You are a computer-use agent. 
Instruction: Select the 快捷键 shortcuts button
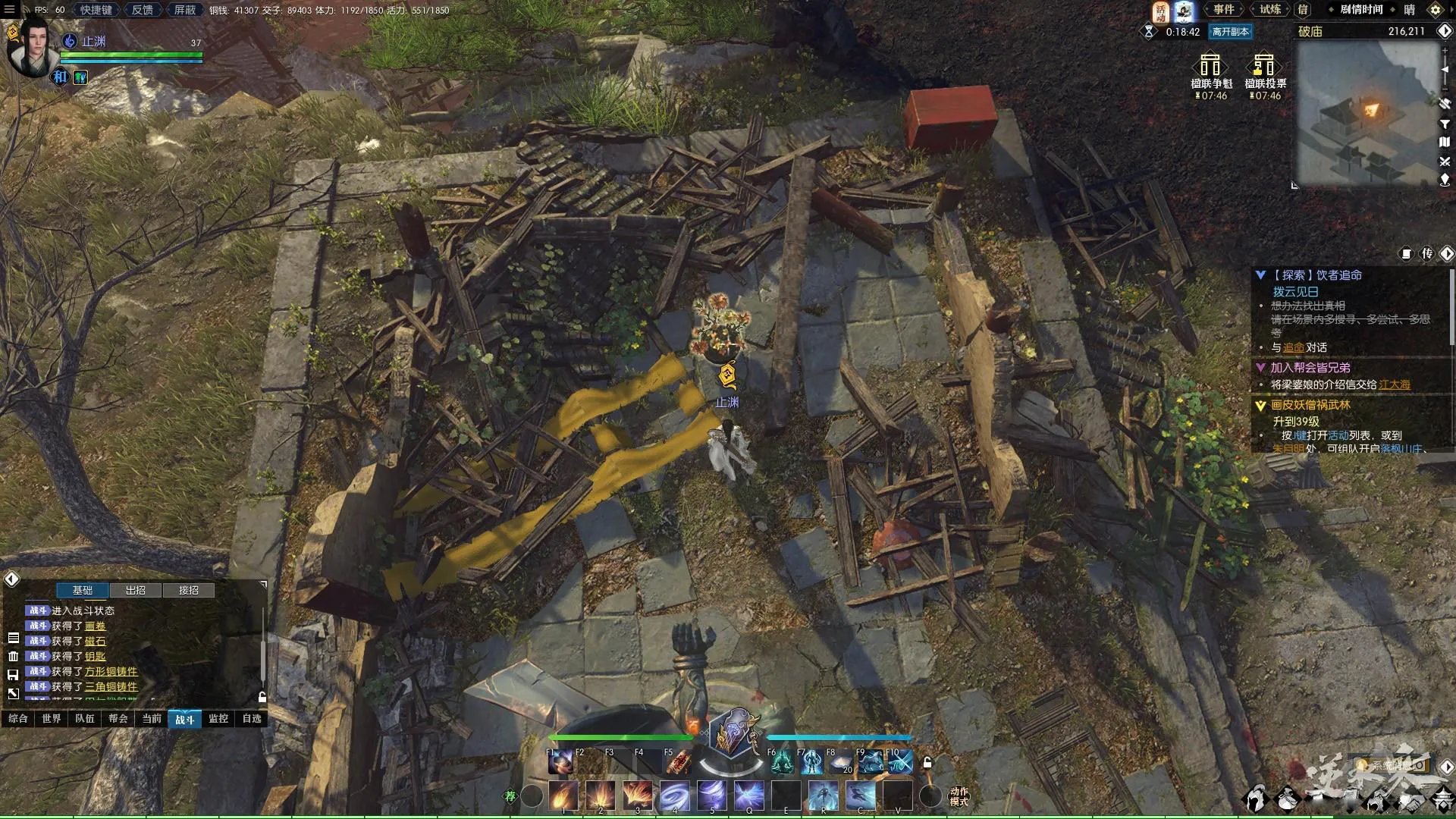96,10
